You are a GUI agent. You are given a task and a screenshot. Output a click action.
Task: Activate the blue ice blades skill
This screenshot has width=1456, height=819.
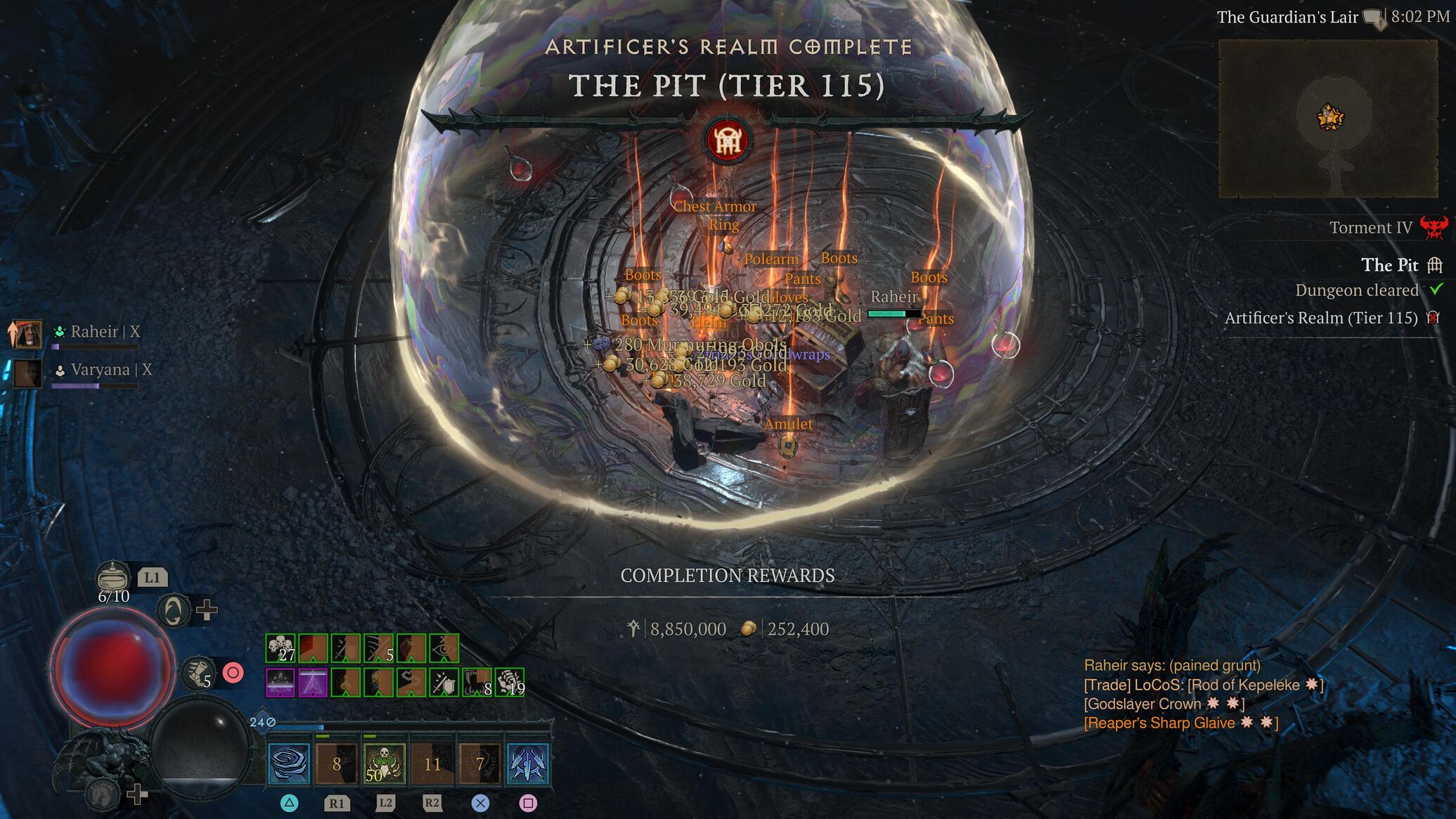527,763
